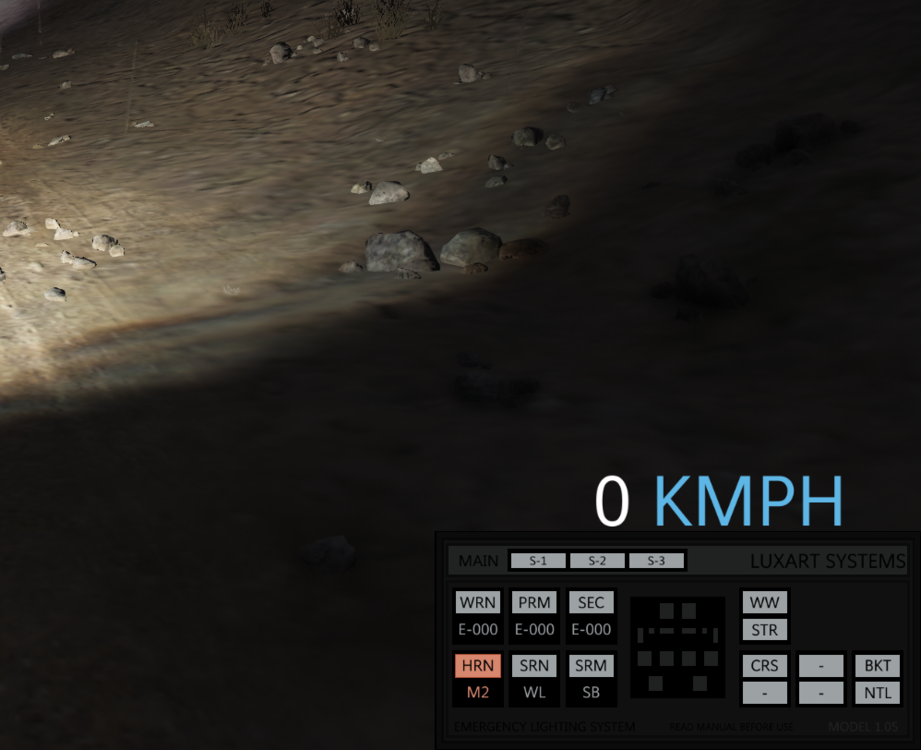Activate the SRM button
Viewport: 921px width, 750px height.
pos(591,666)
